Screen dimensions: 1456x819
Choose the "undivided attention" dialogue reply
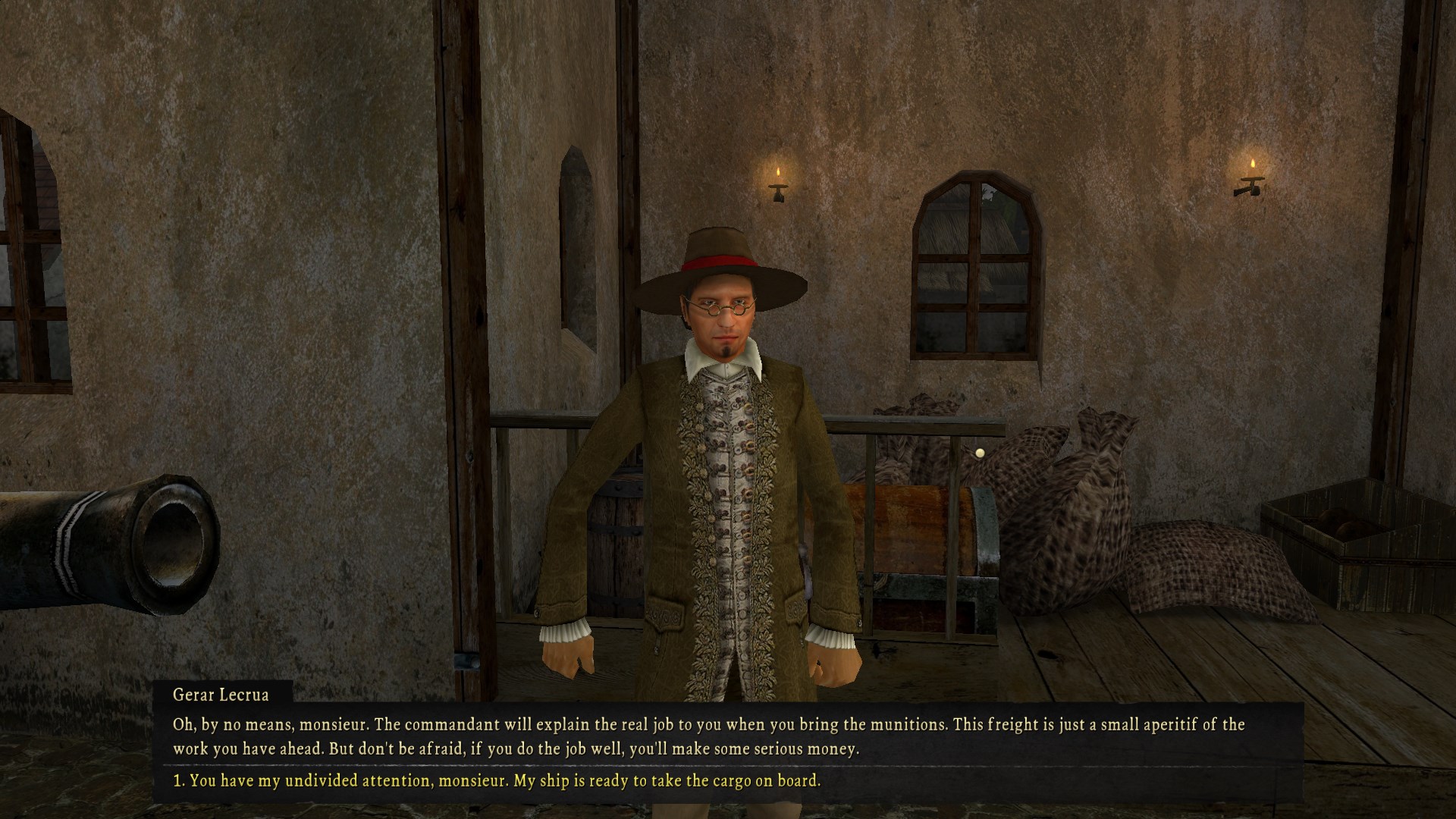pos(497,780)
